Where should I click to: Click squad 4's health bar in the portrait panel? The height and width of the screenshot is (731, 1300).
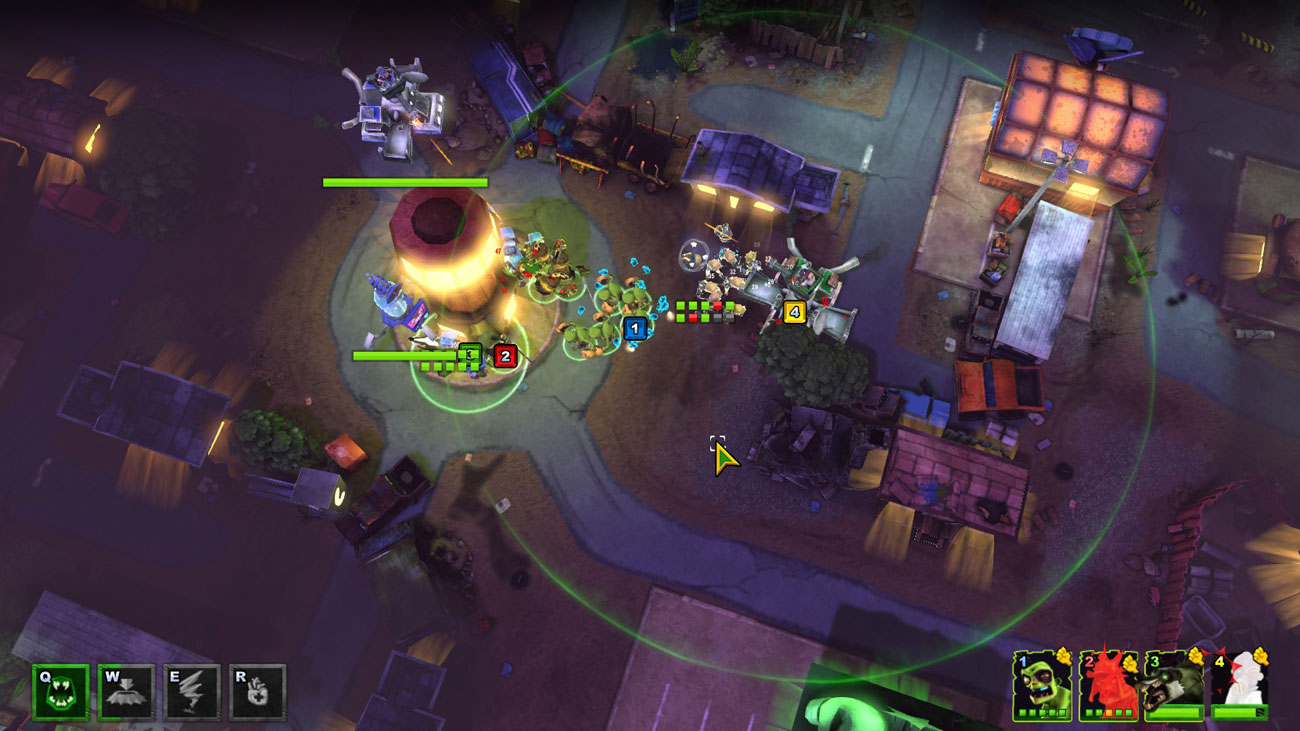tap(1238, 710)
